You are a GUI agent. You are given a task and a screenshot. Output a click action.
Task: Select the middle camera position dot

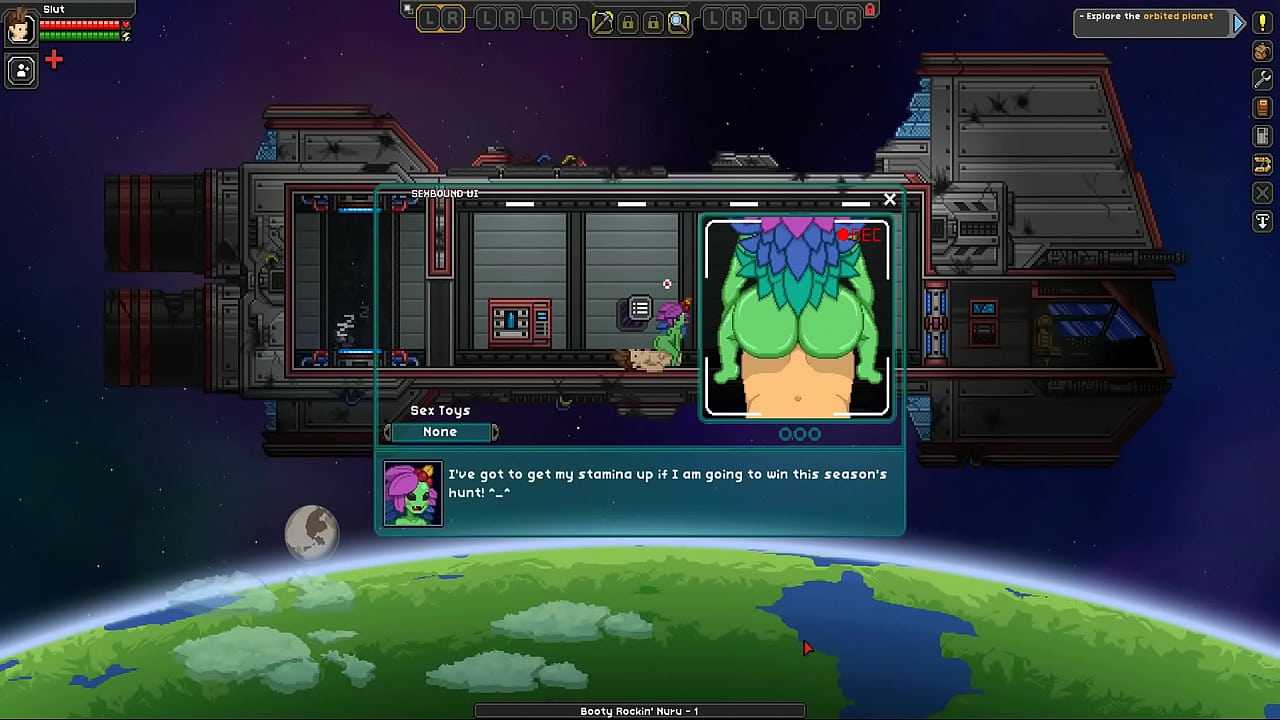[799, 433]
